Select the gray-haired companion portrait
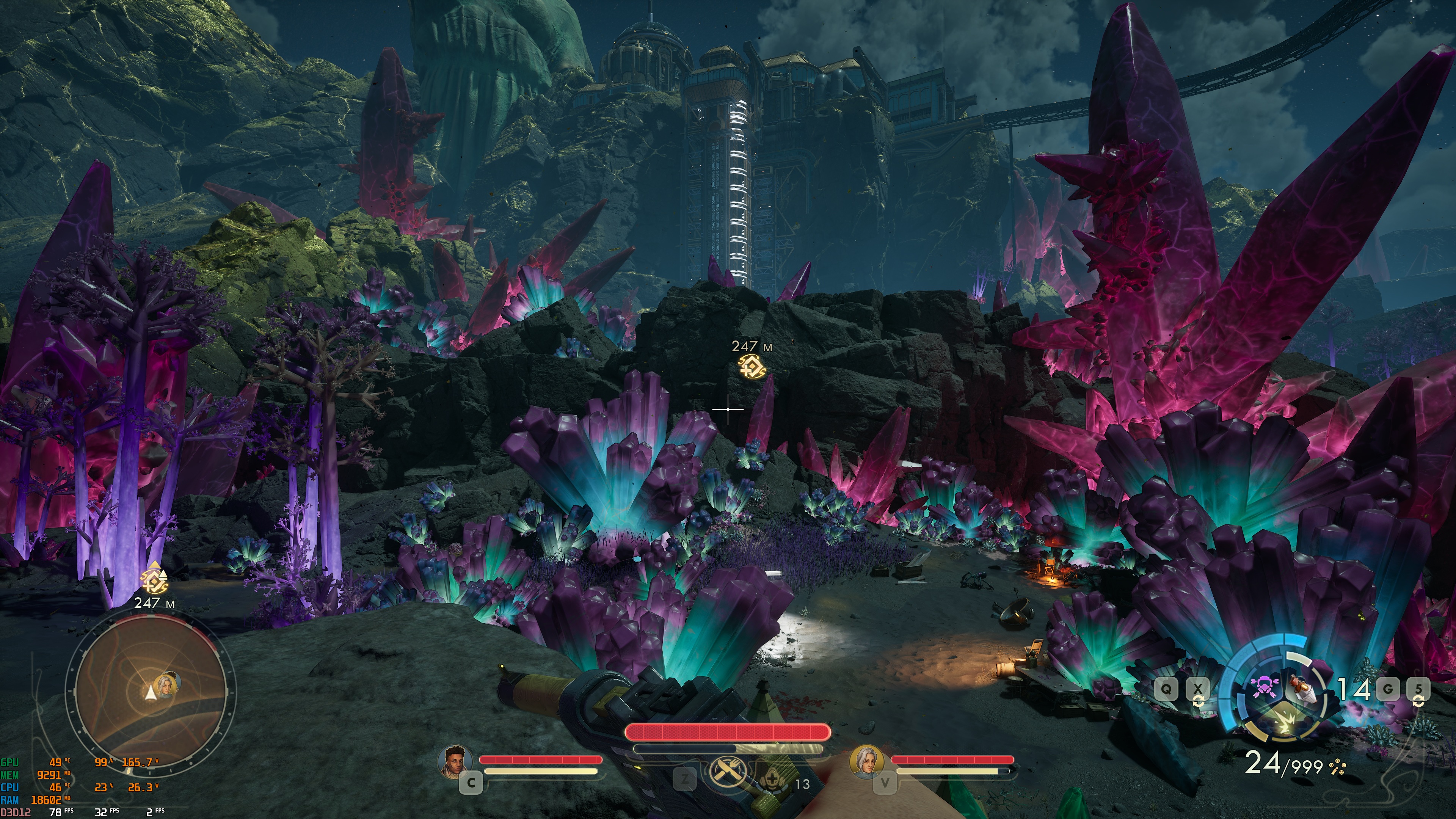This screenshot has width=1456, height=819. pyautogui.click(x=866, y=760)
